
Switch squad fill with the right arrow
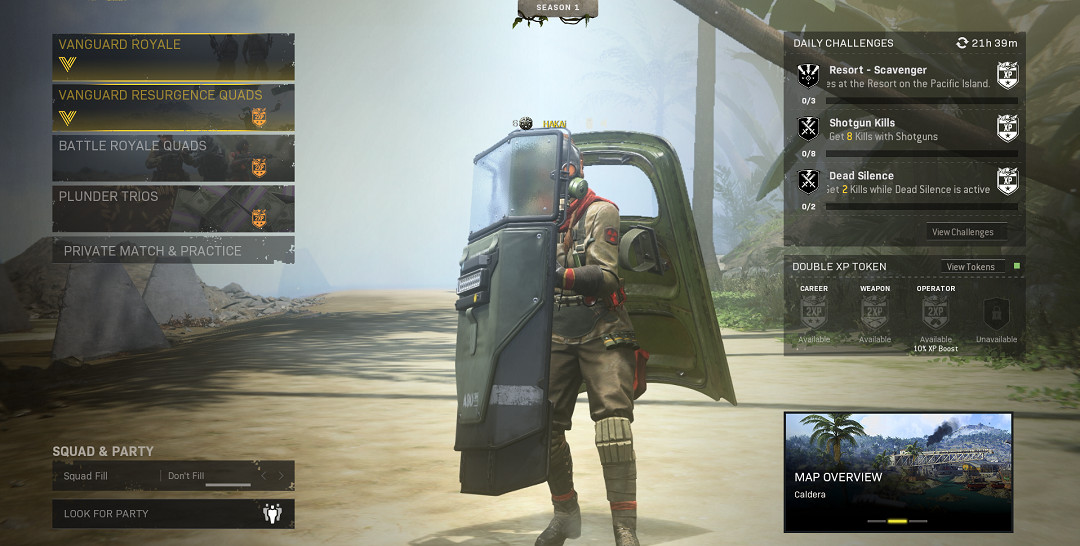[281, 476]
